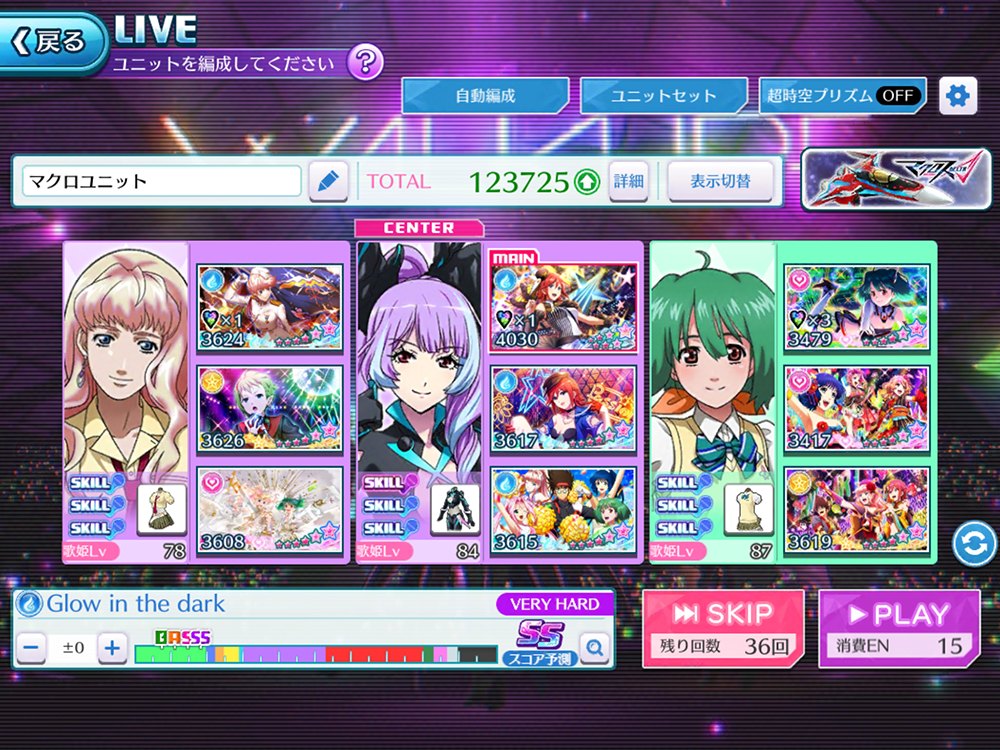Viewport: 1000px width, 750px height.
Task: Select the valkyrie fighter banner
Action: 895,180
